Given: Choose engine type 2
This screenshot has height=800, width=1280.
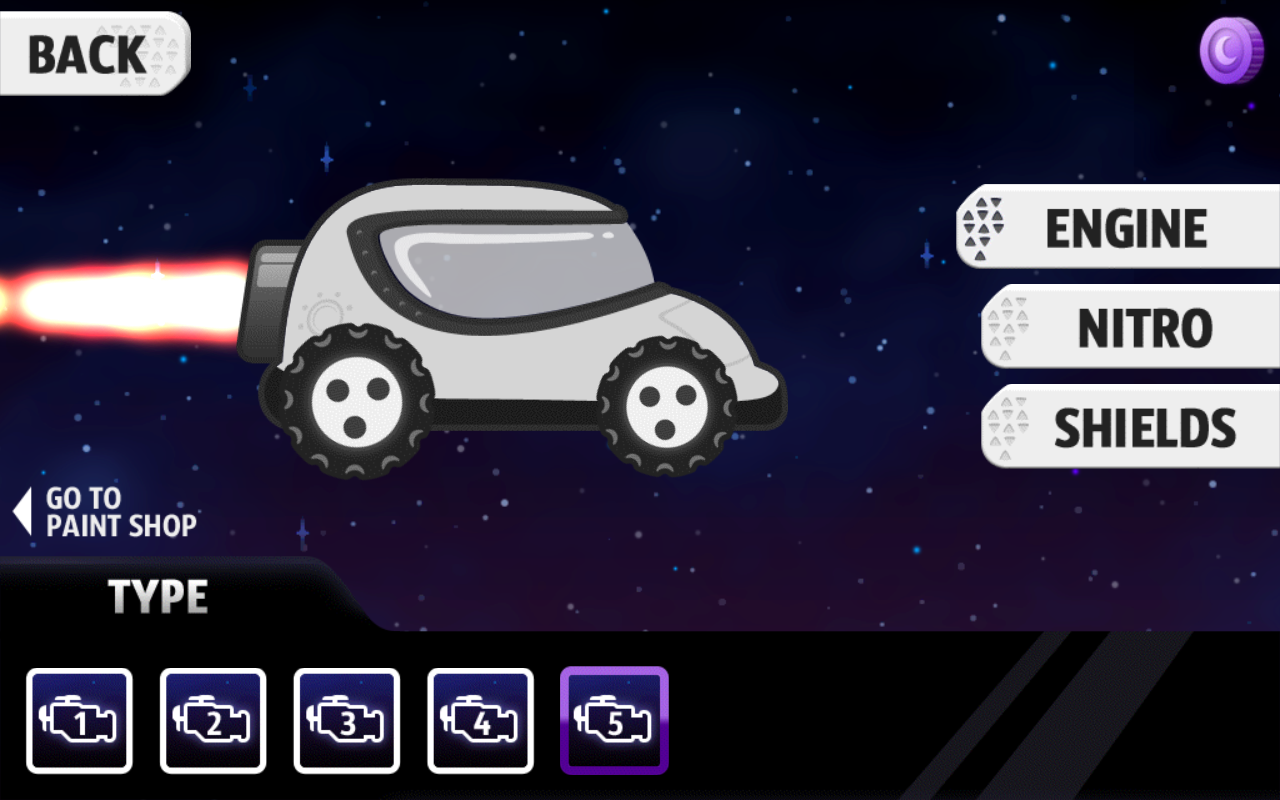Looking at the screenshot, I should click(213, 721).
